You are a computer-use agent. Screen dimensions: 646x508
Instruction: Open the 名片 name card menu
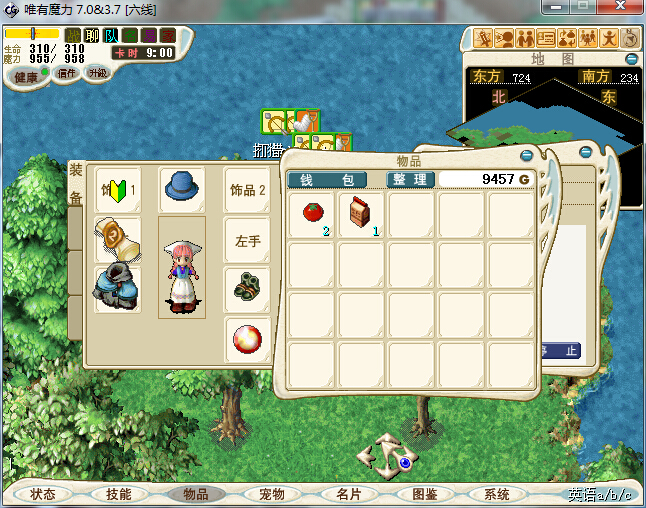[348, 494]
